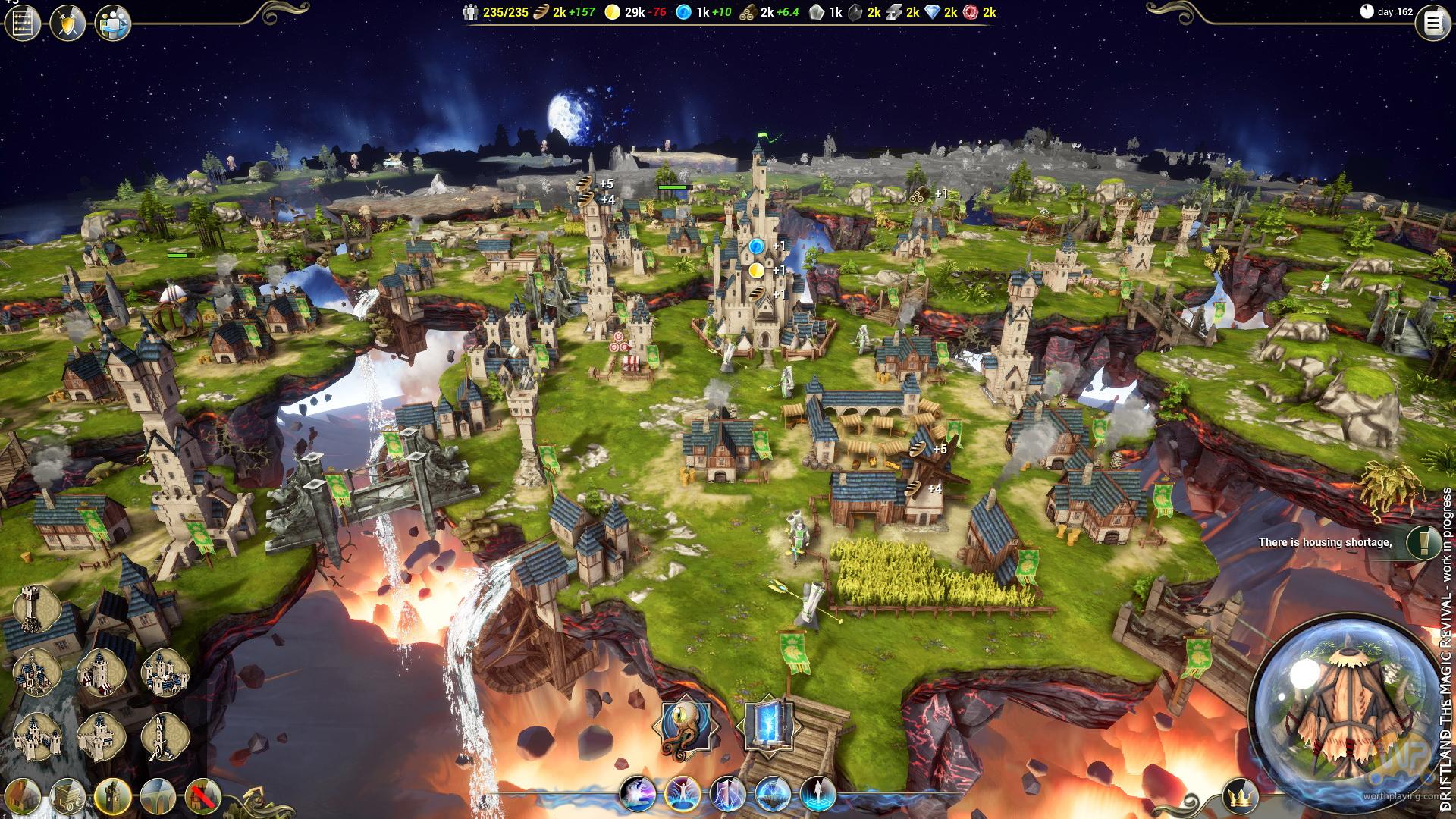Open the sword and shield military panel
Viewport: 1456px width, 819px height.
(67, 23)
